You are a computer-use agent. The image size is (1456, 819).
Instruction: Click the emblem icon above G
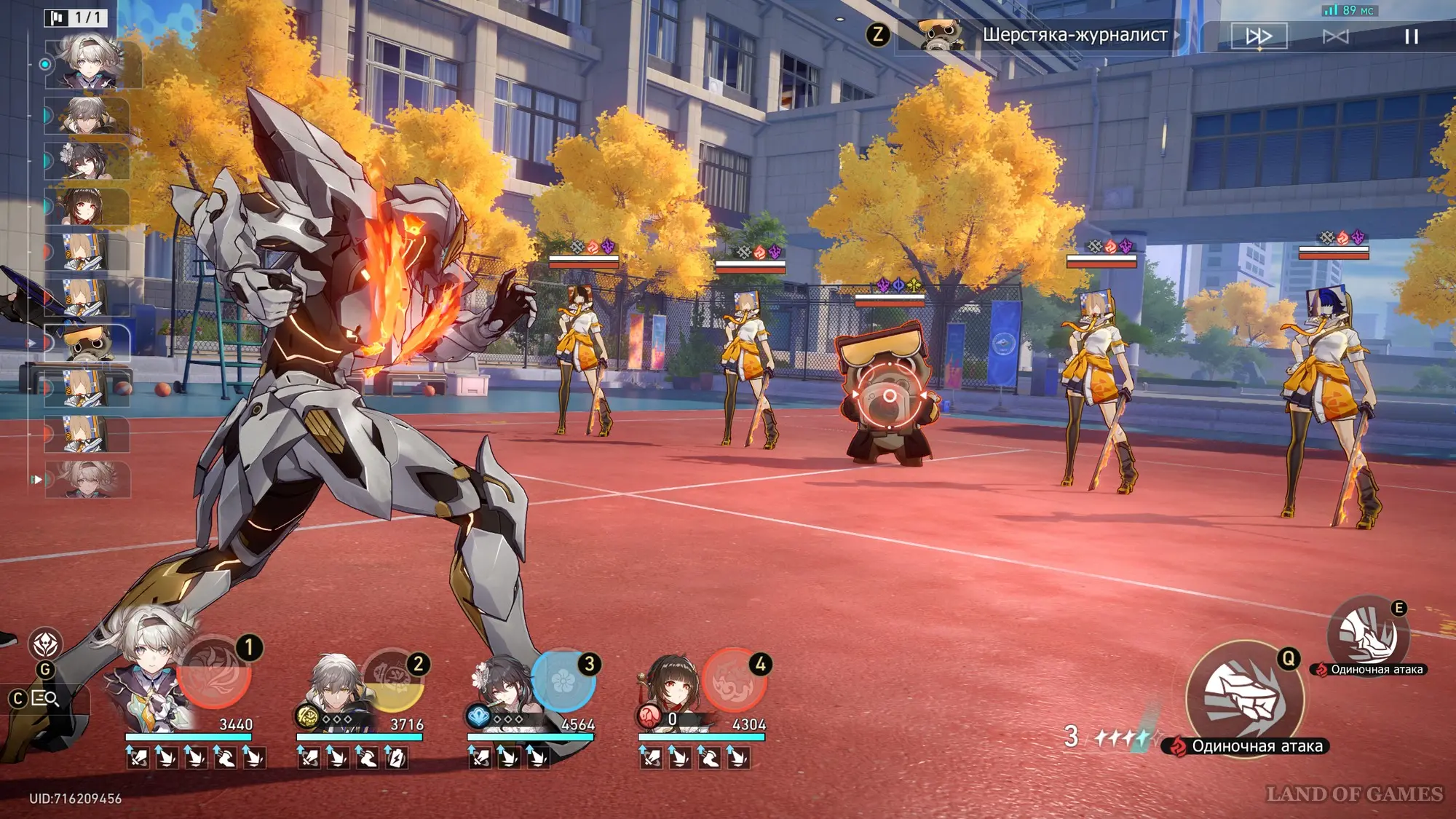pyautogui.click(x=45, y=644)
